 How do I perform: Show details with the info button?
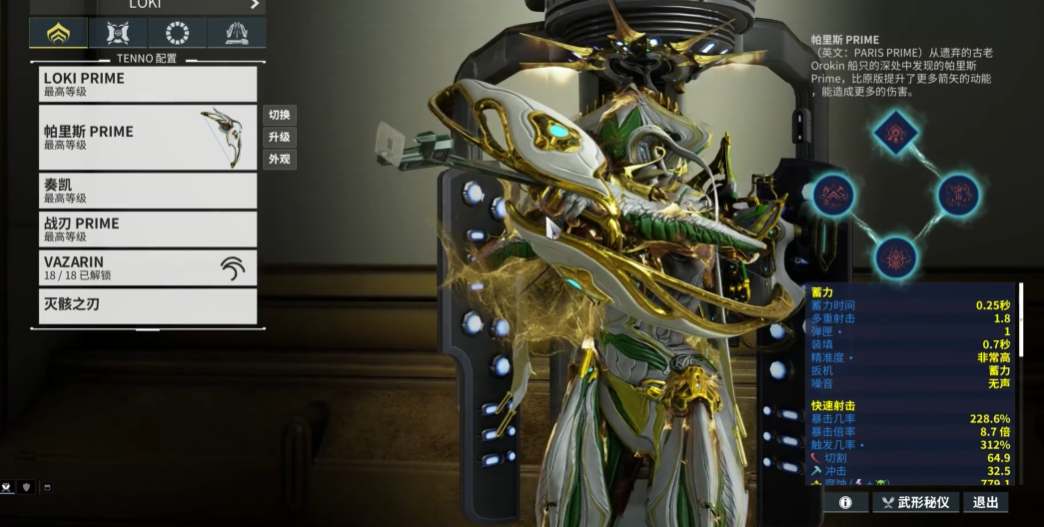tap(845, 502)
